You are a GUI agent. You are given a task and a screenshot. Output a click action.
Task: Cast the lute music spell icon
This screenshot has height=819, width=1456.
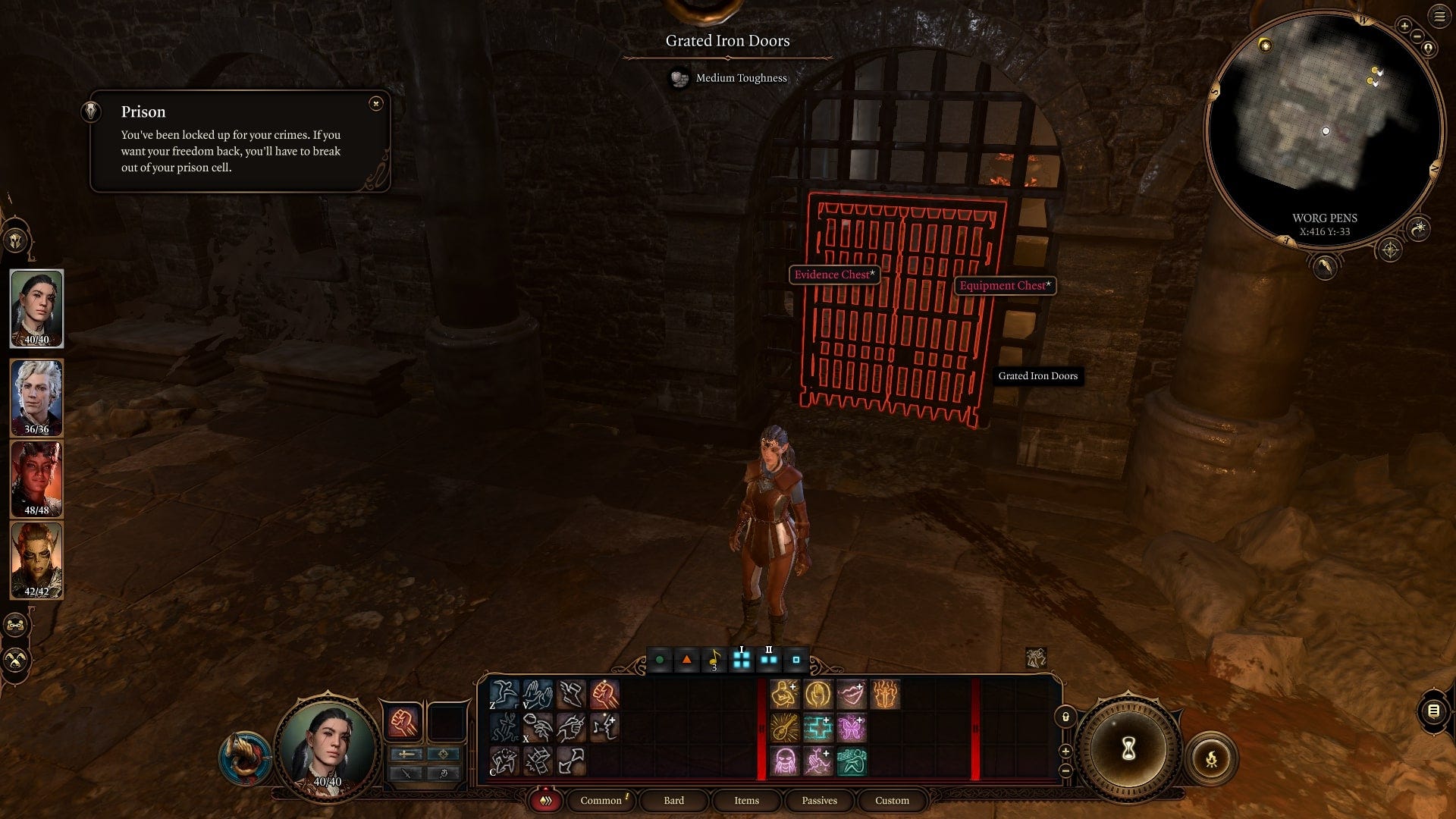[785, 728]
